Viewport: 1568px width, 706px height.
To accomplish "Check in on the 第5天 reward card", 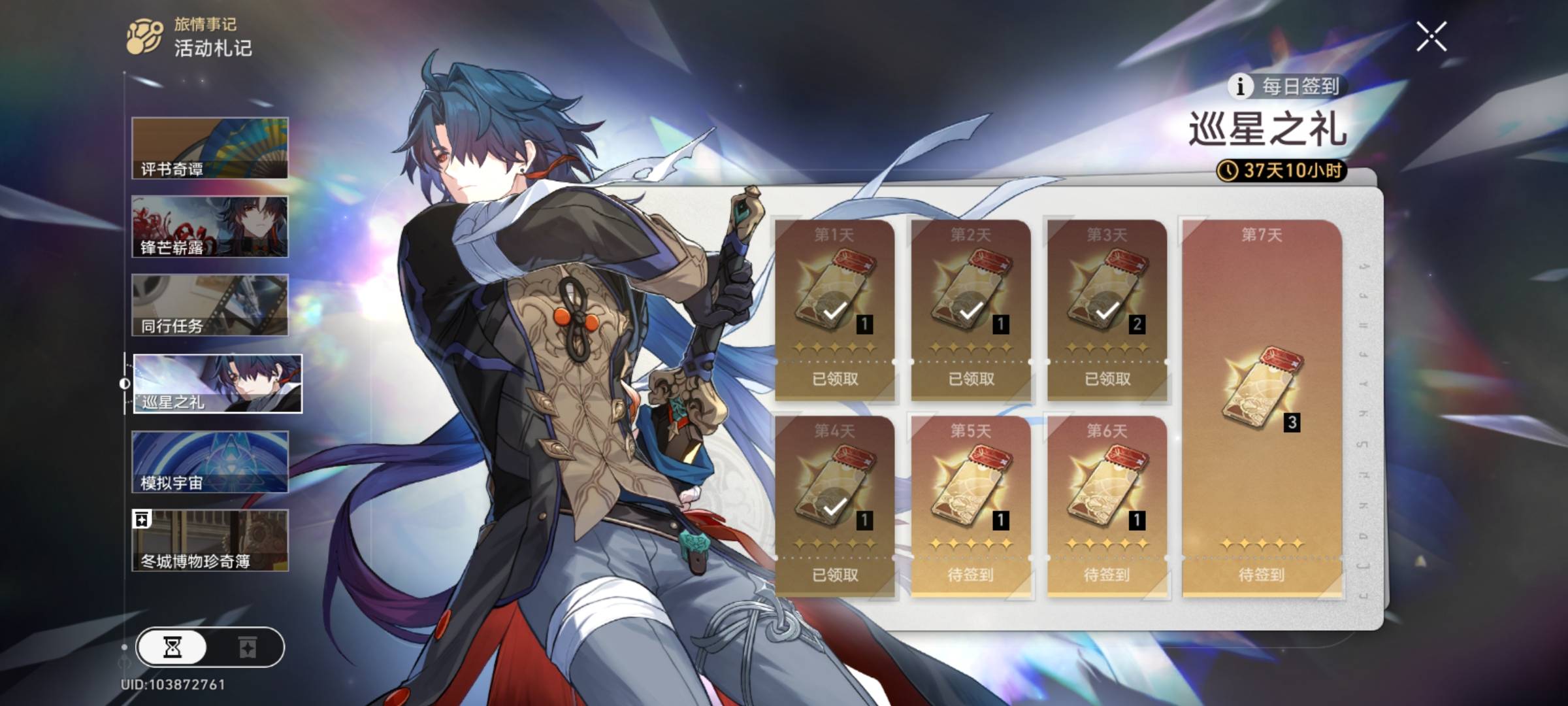I will point(971,507).
